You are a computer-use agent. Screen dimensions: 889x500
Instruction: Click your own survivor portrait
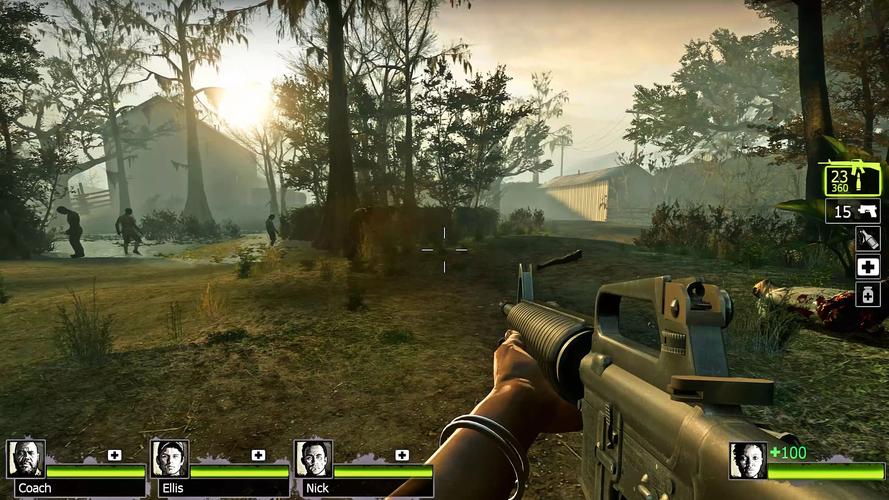click(747, 460)
